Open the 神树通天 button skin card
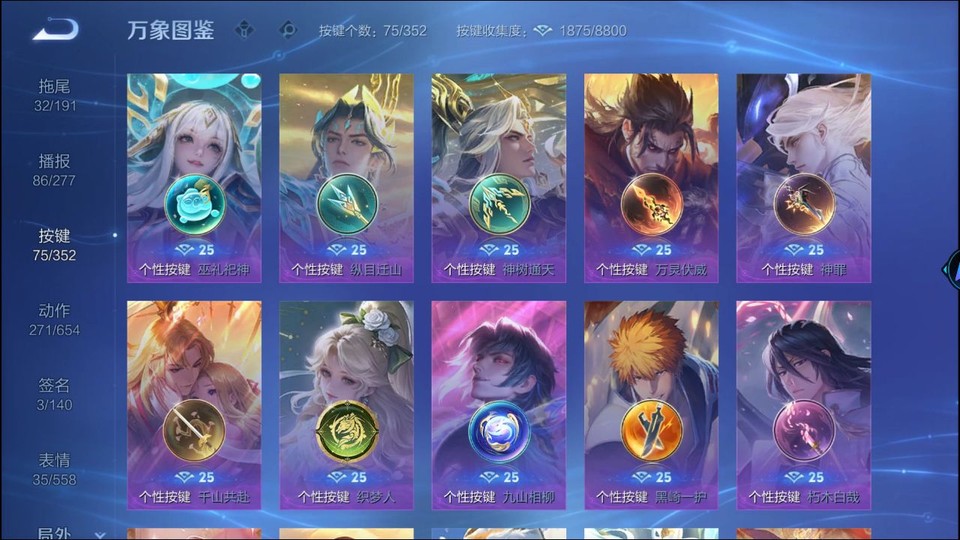960x540 pixels. click(x=499, y=178)
